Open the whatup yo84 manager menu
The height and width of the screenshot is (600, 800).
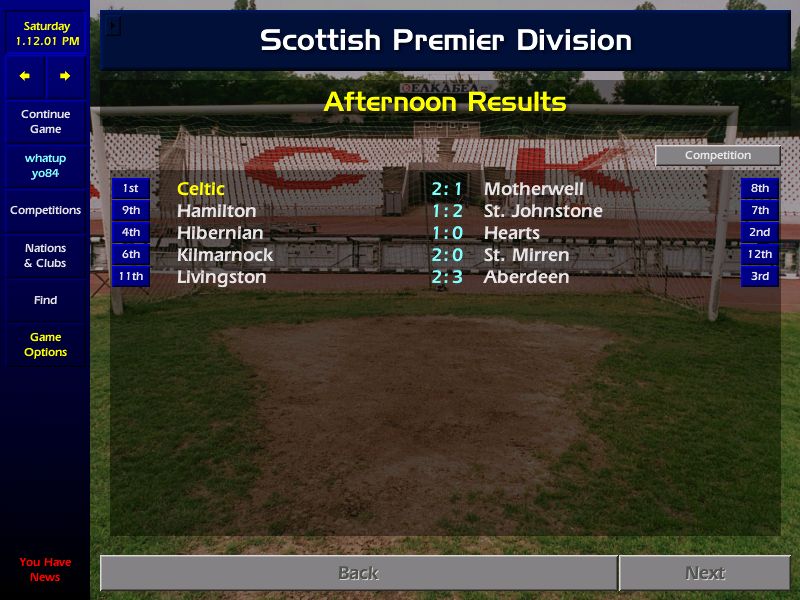[45, 166]
